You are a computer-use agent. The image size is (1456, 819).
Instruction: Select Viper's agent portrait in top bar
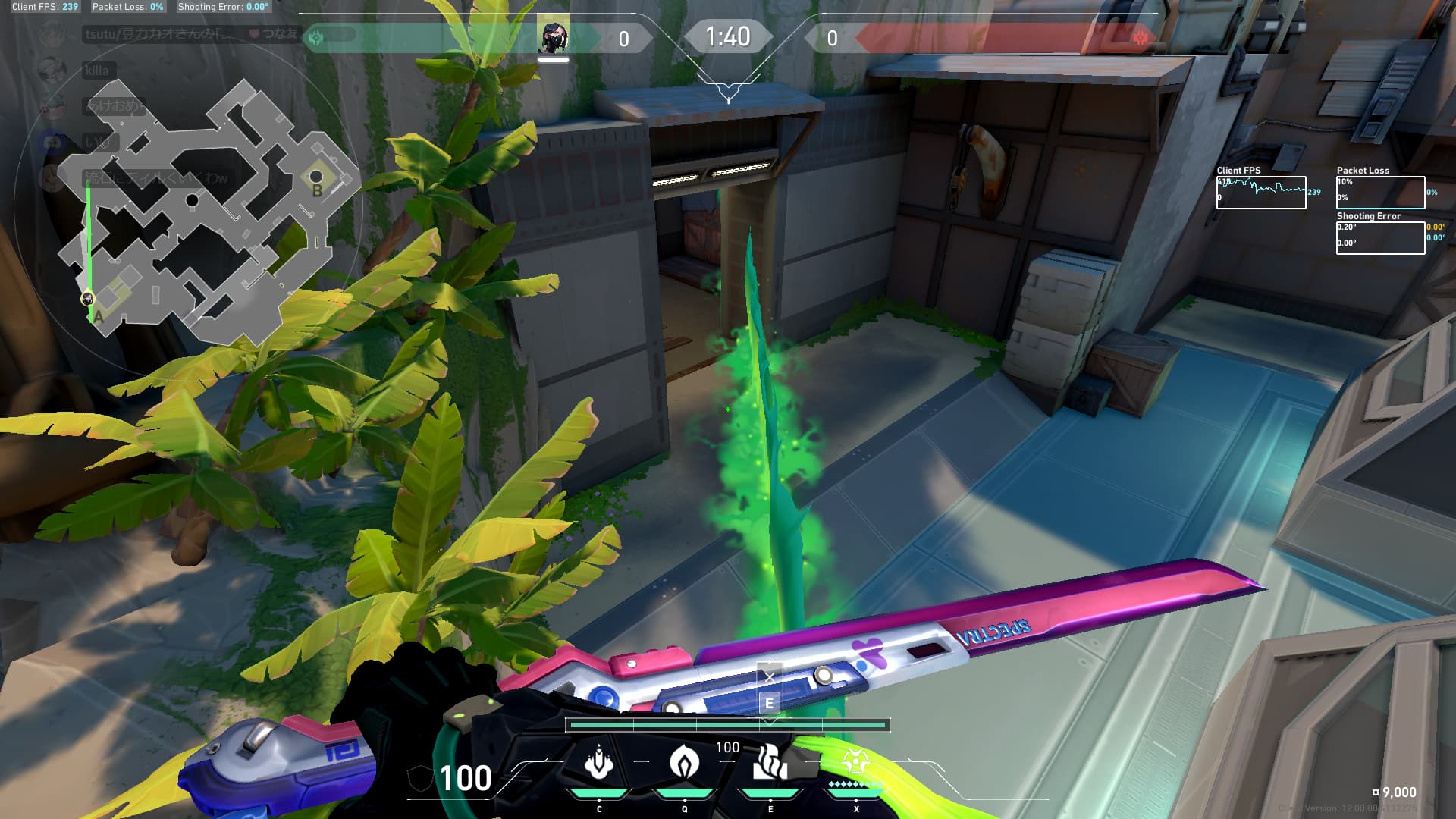[x=554, y=38]
